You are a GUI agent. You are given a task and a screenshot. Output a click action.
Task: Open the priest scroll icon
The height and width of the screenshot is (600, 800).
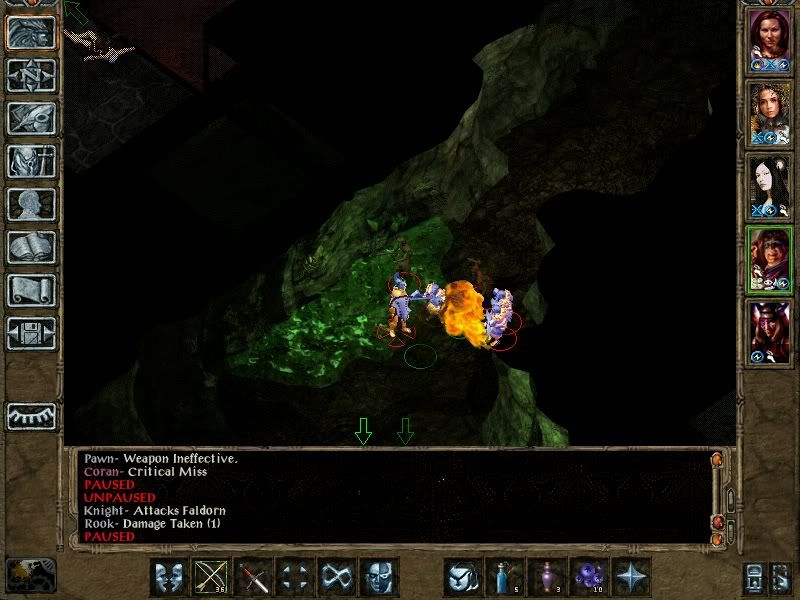tap(31, 290)
